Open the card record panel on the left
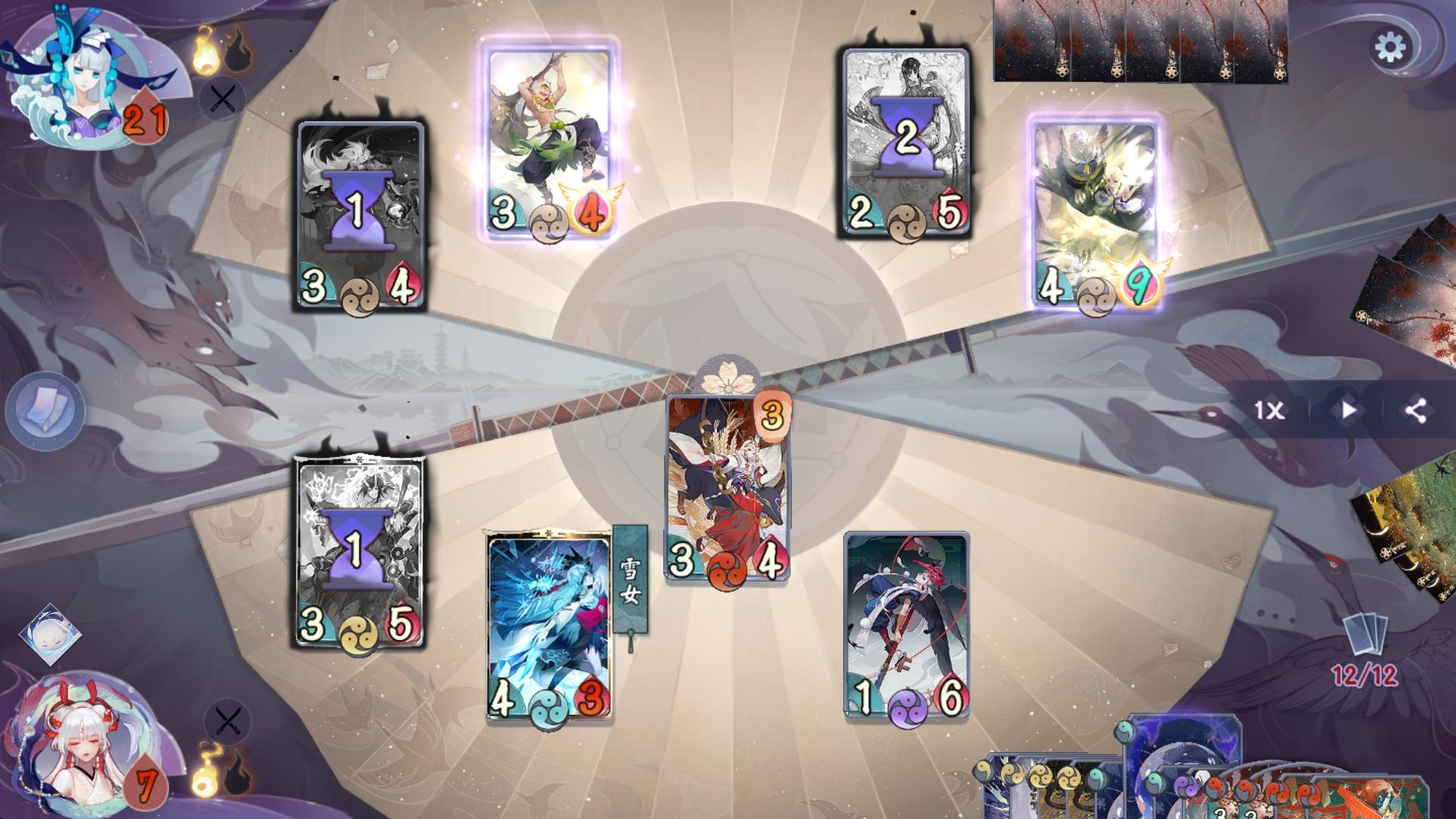This screenshot has height=819, width=1456. (x=47, y=409)
